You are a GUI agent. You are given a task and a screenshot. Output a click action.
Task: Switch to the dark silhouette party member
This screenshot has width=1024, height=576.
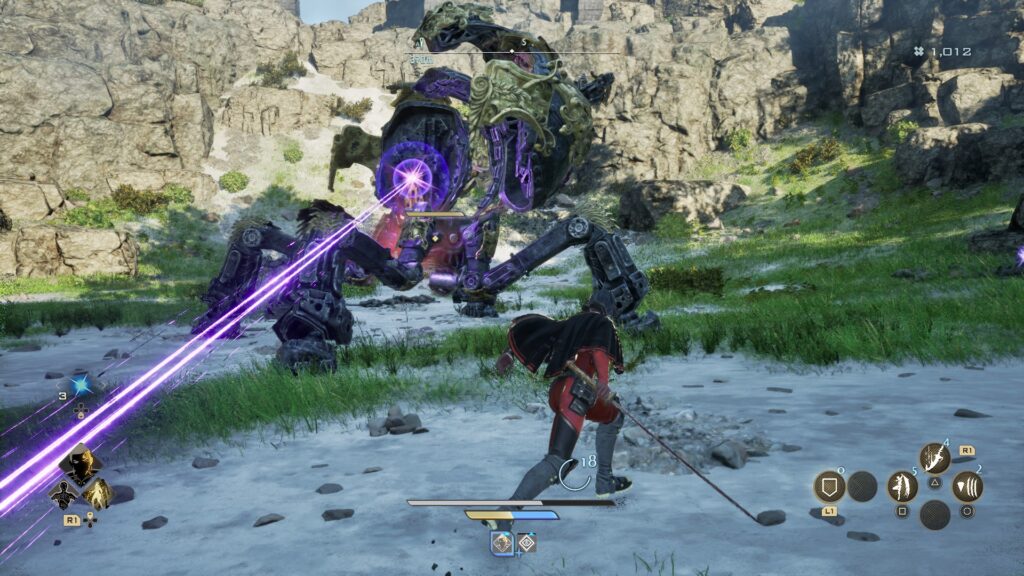[x=62, y=493]
